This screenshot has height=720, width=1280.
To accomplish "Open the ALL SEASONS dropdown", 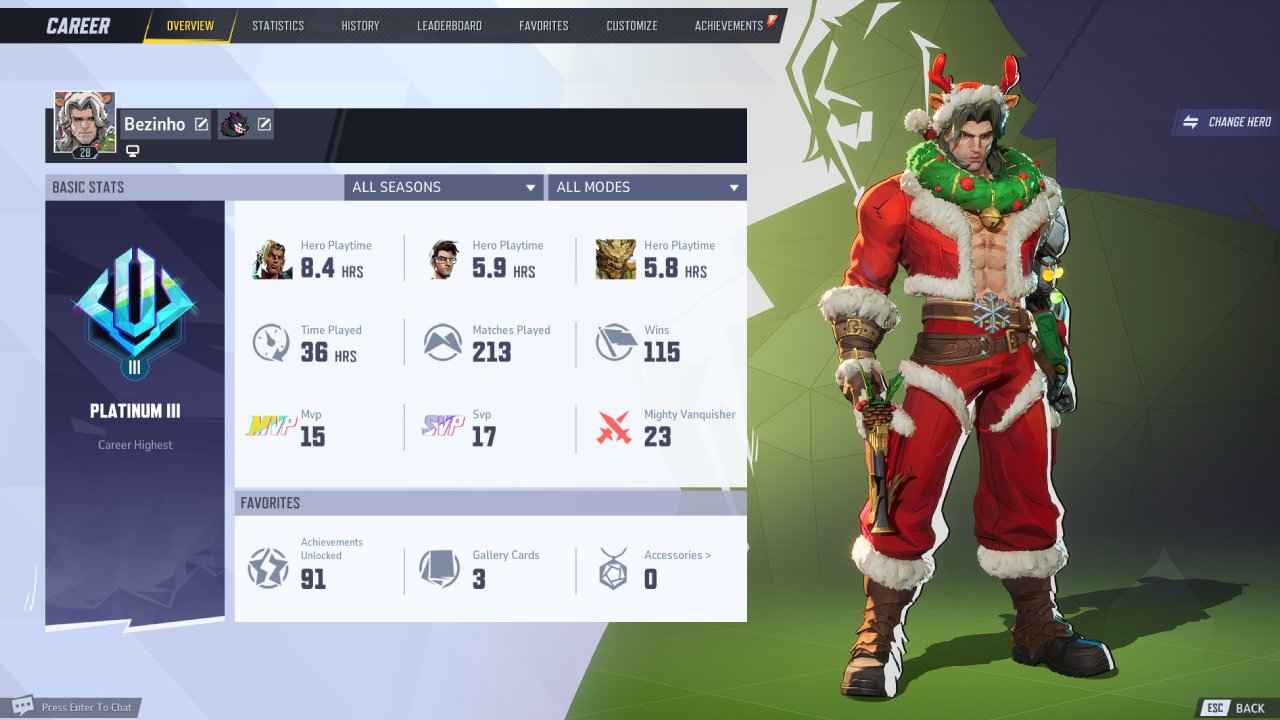I will point(443,187).
